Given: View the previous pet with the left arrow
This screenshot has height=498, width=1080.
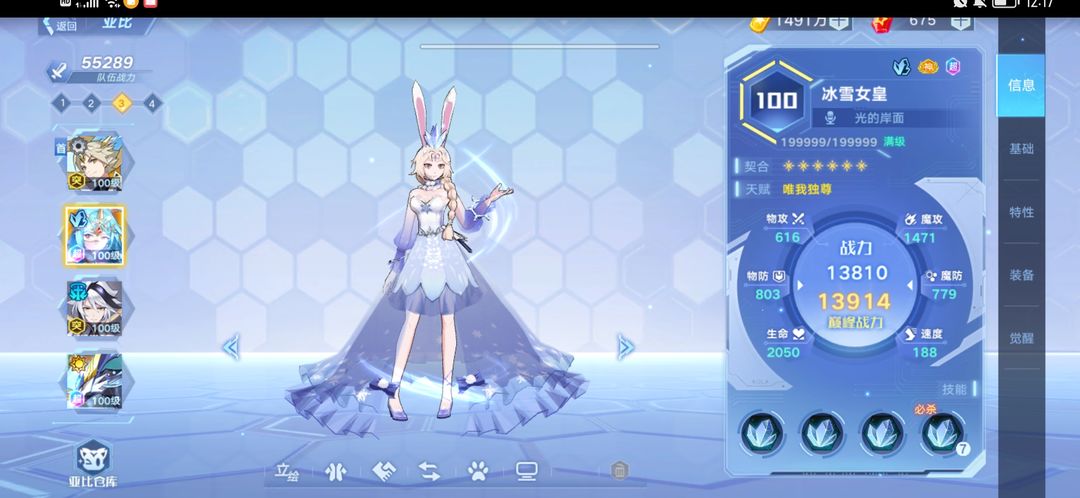Looking at the screenshot, I should point(231,347).
